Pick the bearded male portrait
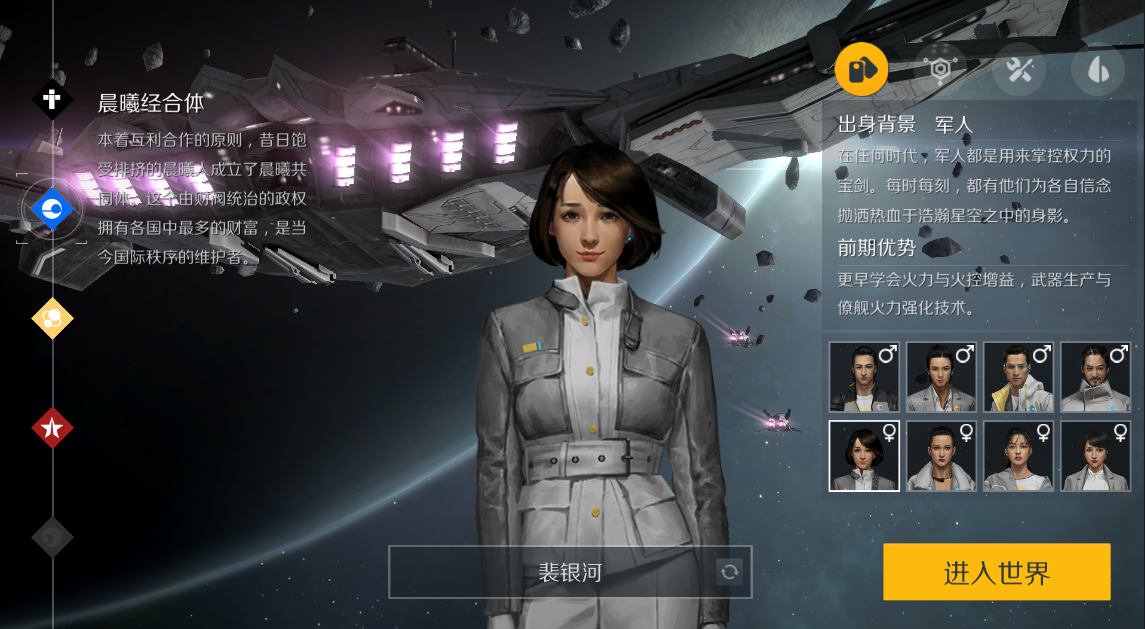The height and width of the screenshot is (629, 1145). tap(1095, 377)
